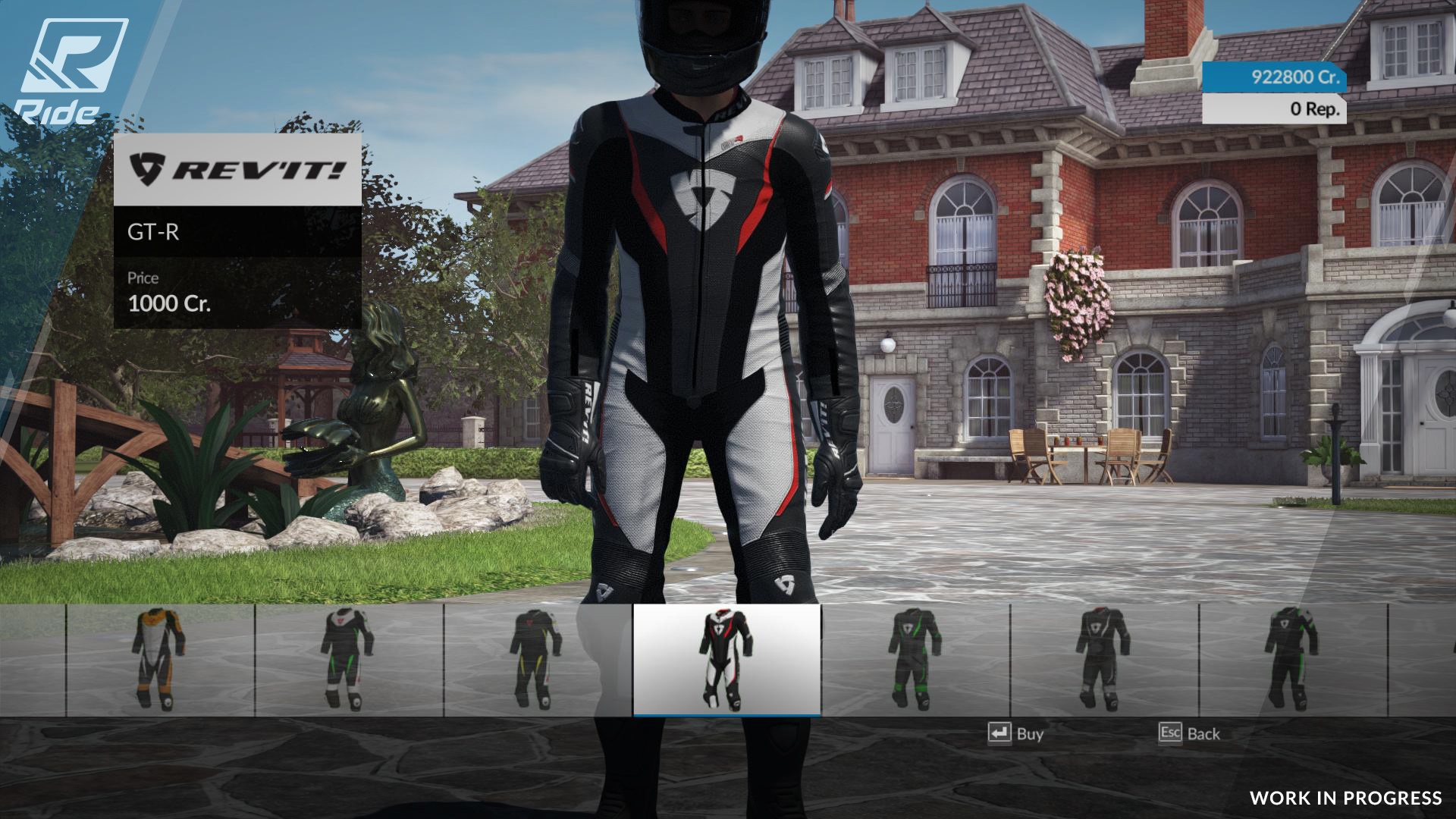
Task: Pick the black suit with white stripe
Action: 1103,660
